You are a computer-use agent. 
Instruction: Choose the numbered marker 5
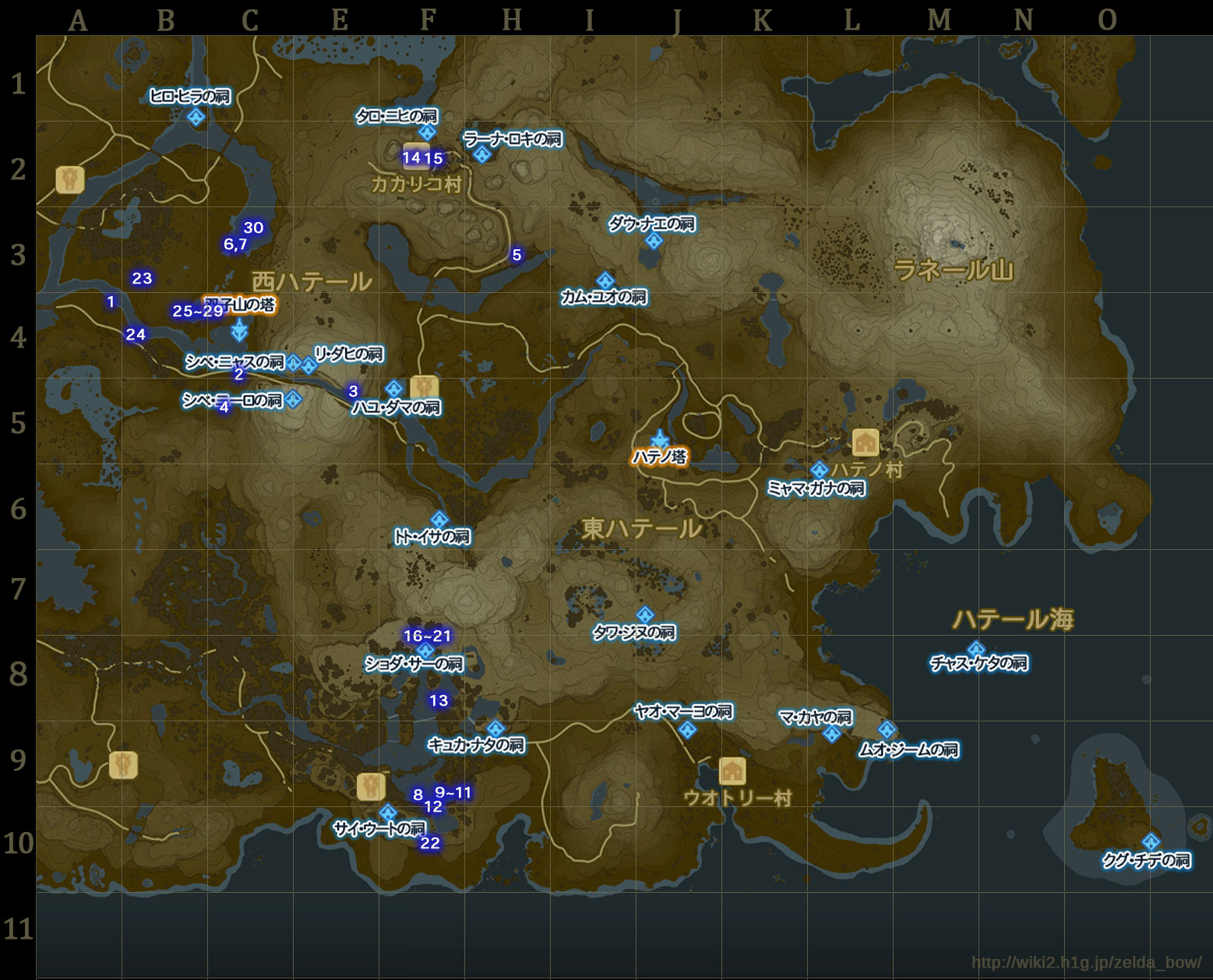pos(517,255)
